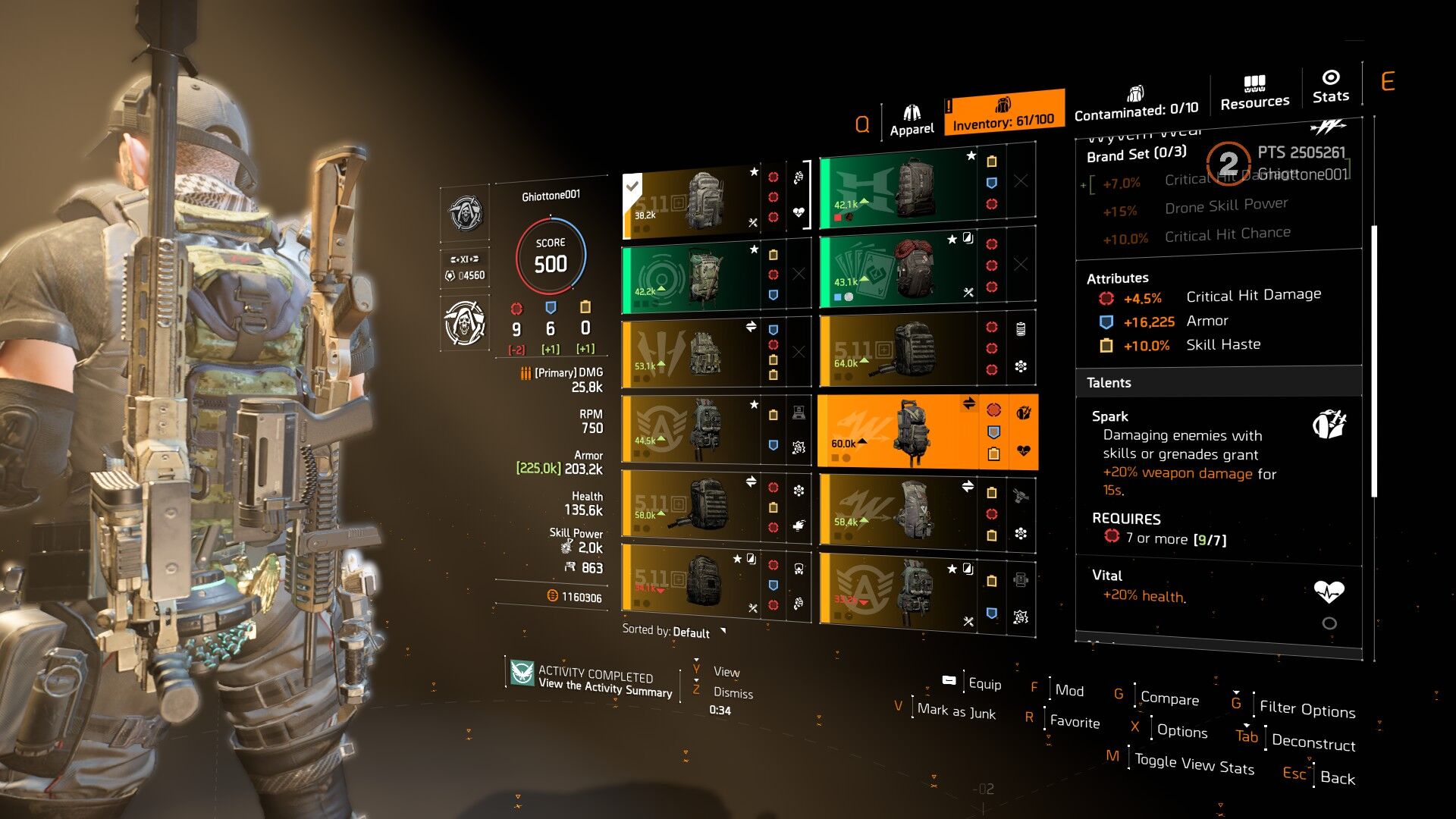Open Filter Options

click(x=1307, y=709)
